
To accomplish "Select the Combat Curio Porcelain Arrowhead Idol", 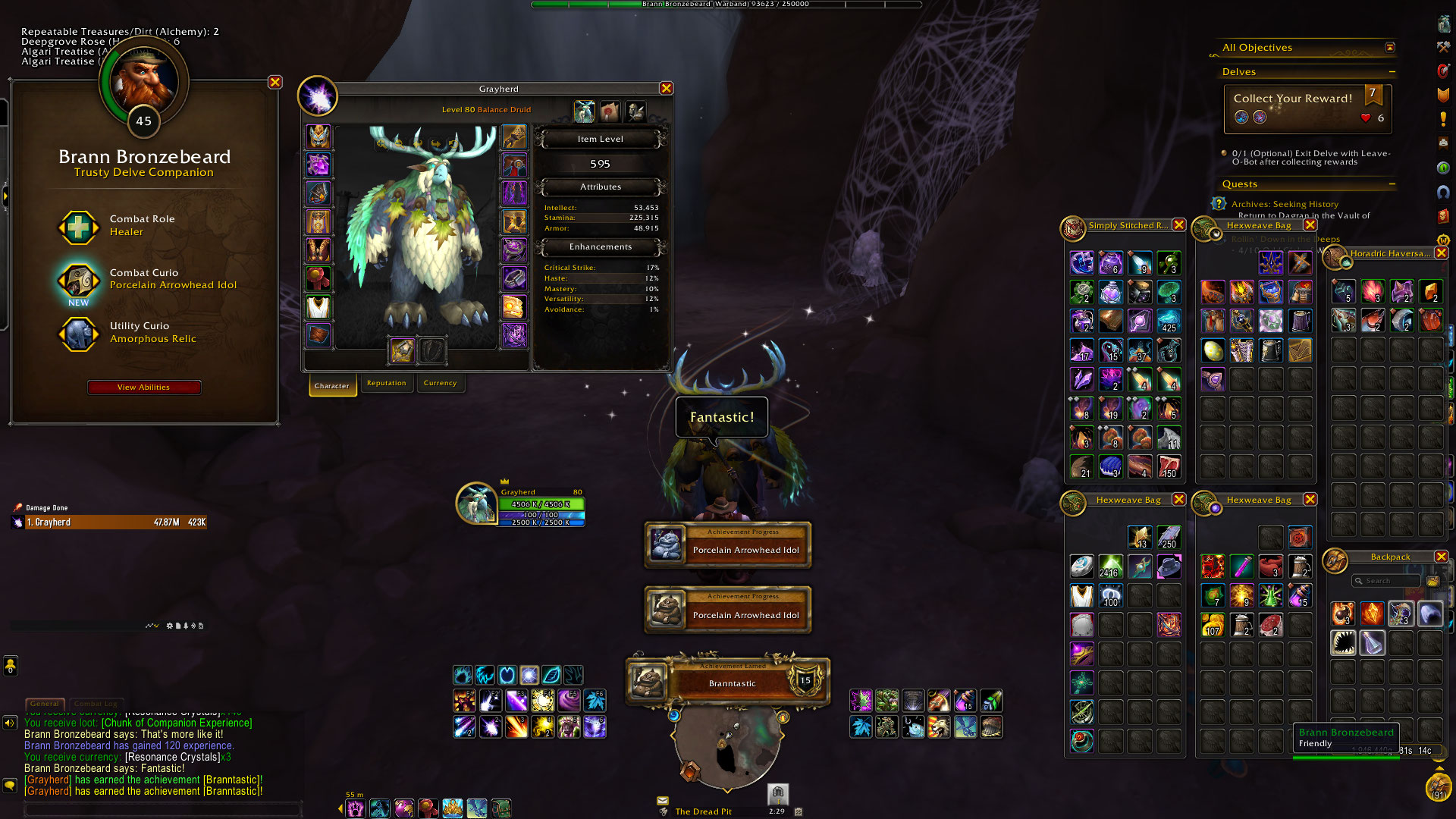I will coord(80,279).
